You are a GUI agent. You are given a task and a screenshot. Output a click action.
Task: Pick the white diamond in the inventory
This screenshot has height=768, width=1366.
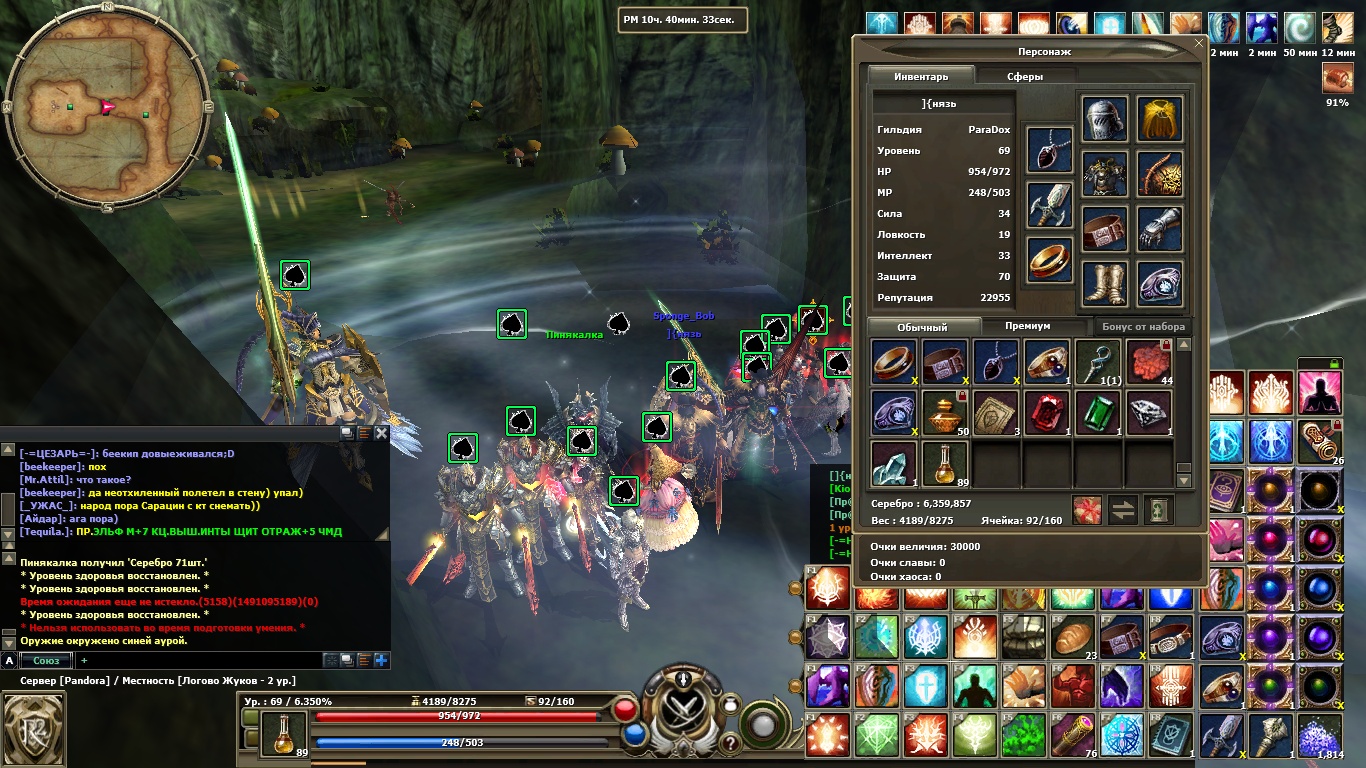coord(1148,413)
